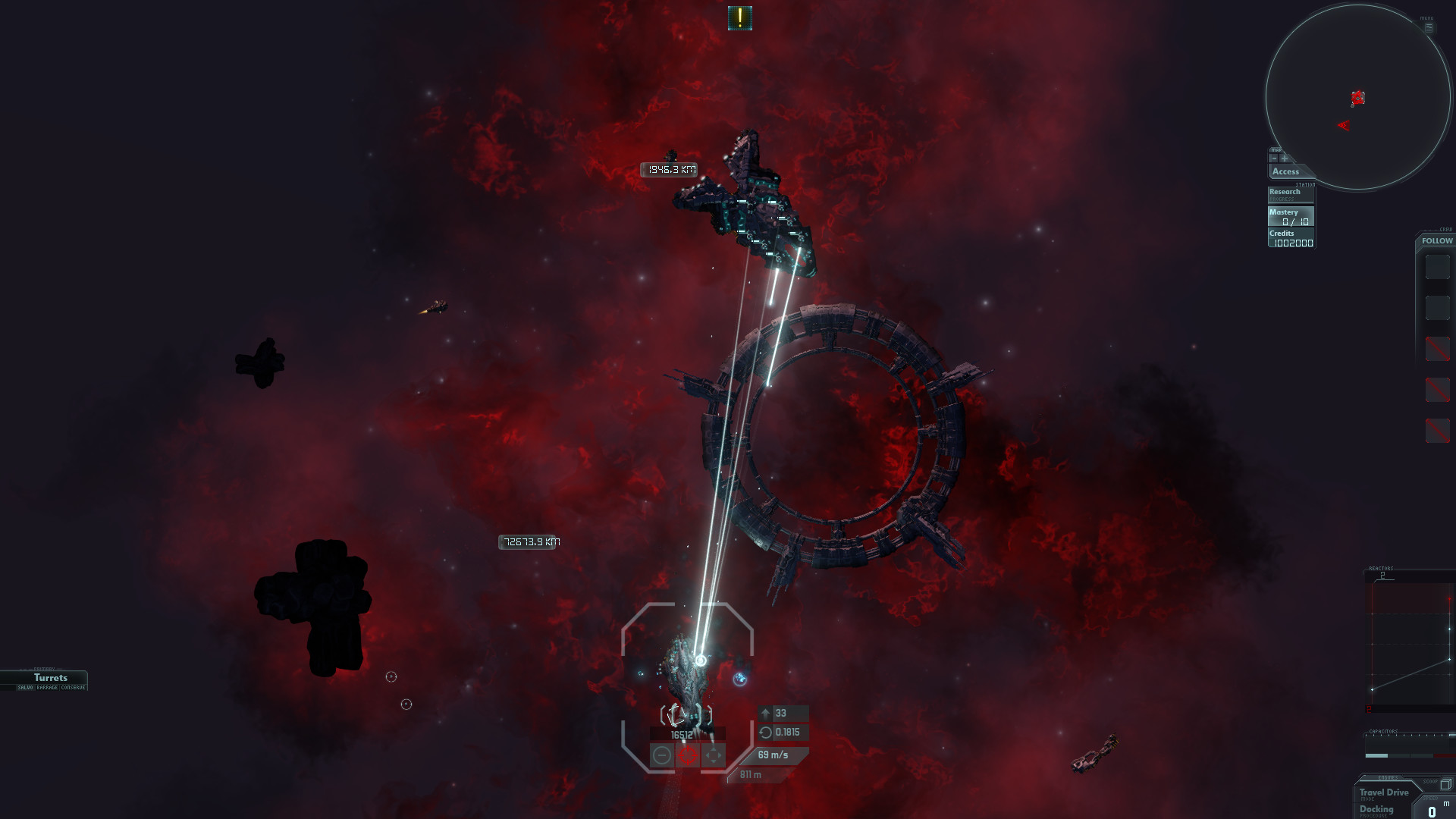Expand the Map panel header
This screenshot has width=1456, height=819.
[x=1276, y=150]
